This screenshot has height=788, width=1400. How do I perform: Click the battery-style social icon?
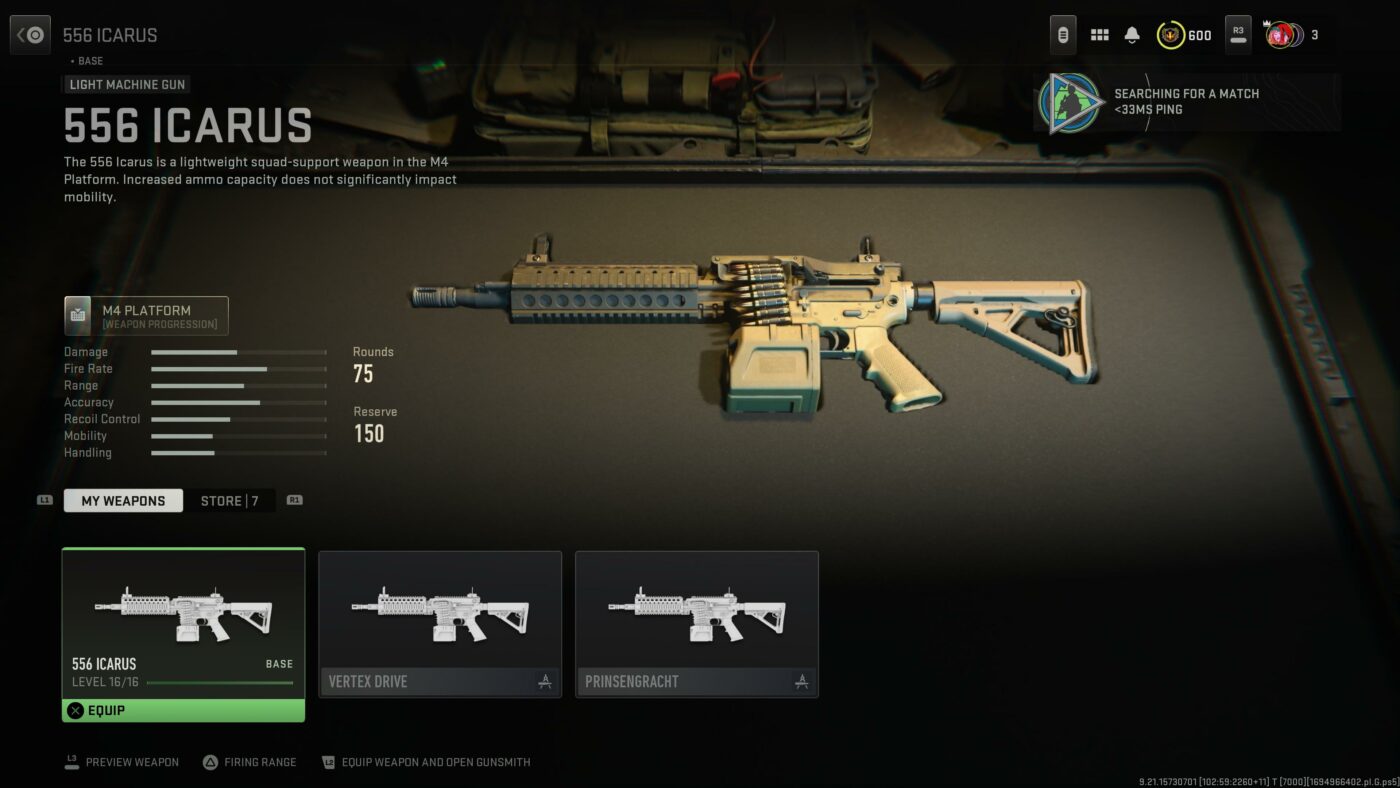[1062, 34]
